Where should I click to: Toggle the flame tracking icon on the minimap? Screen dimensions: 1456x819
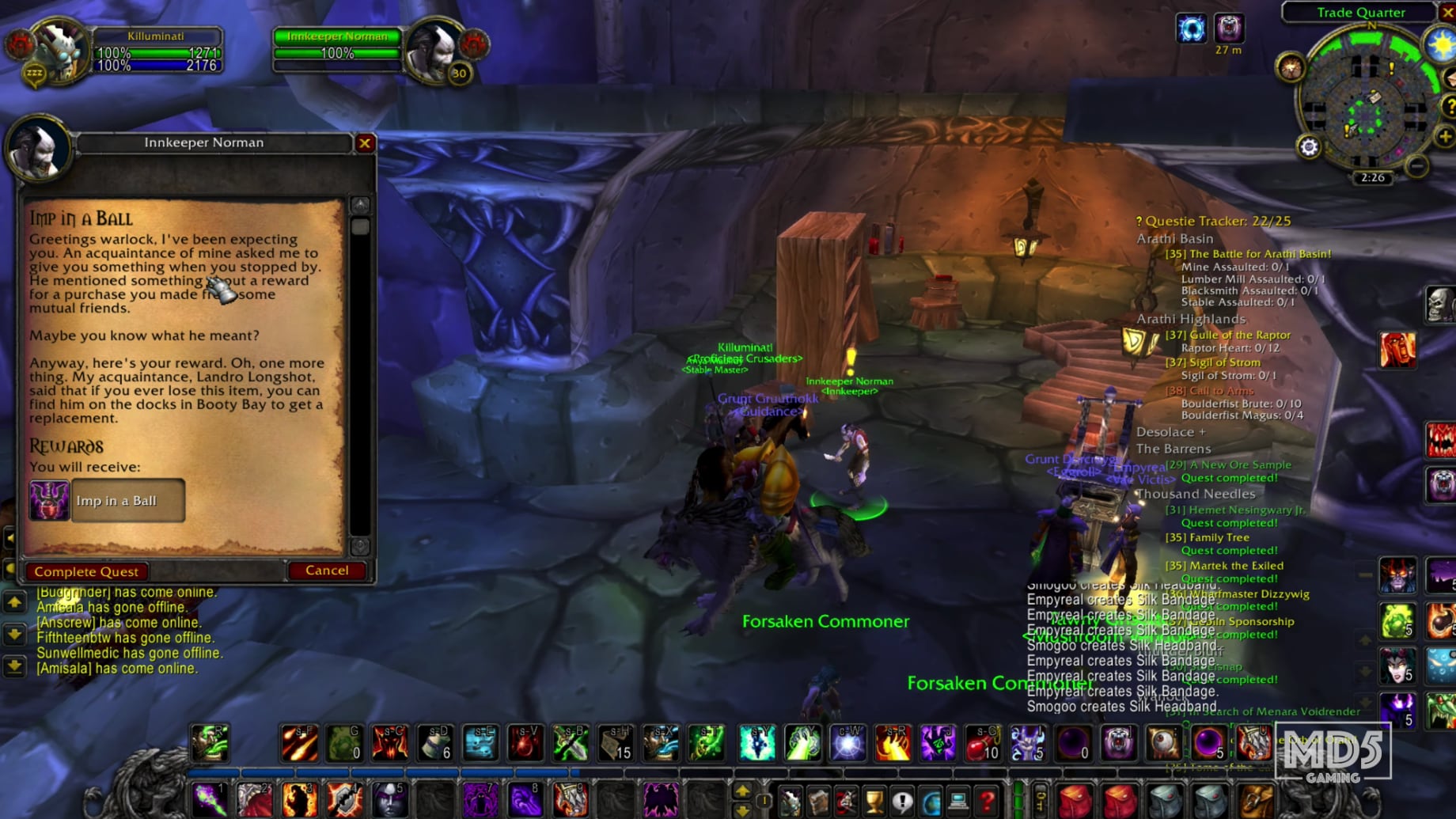click(x=1291, y=69)
